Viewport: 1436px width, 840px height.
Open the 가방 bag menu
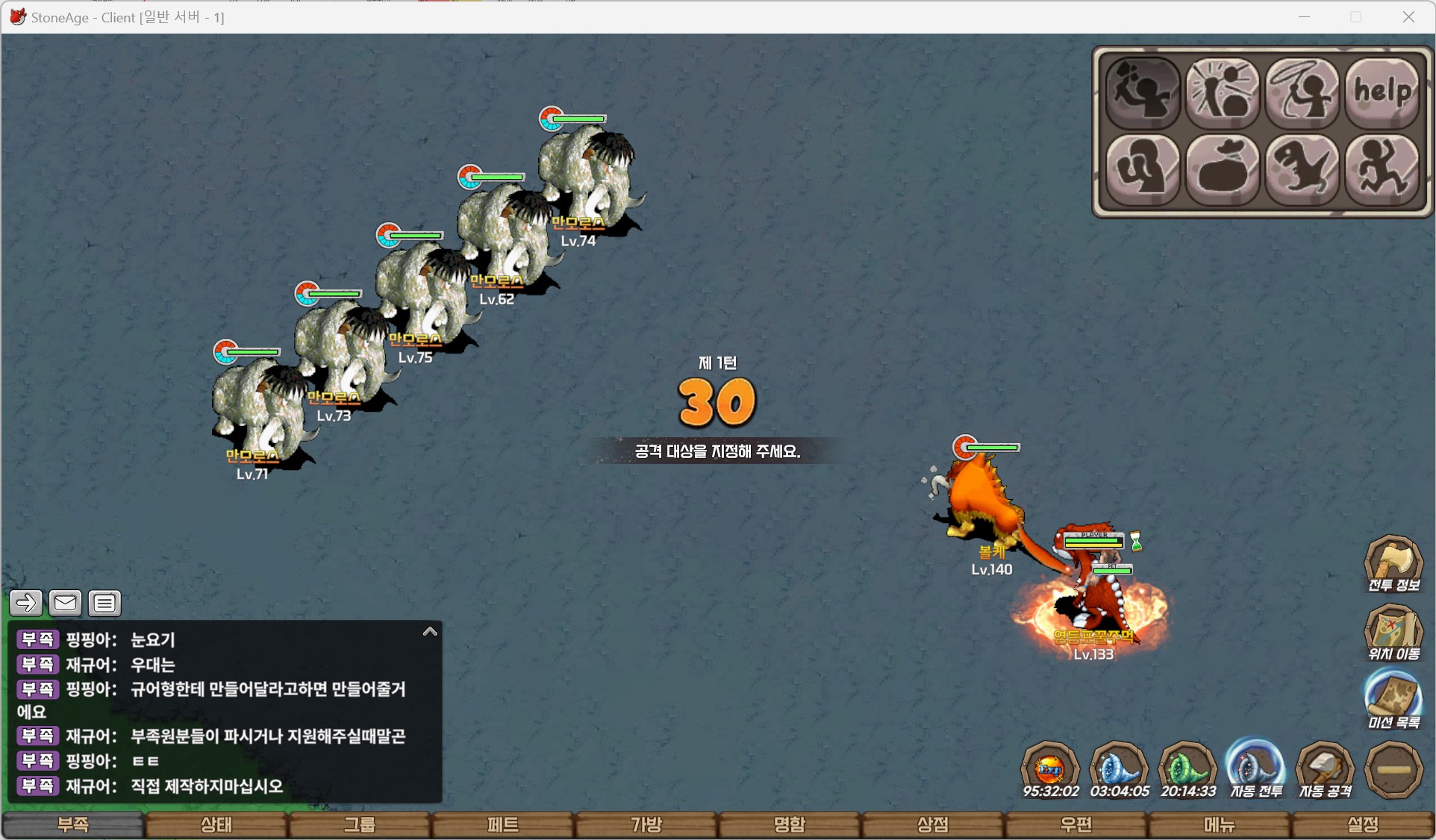point(646,824)
